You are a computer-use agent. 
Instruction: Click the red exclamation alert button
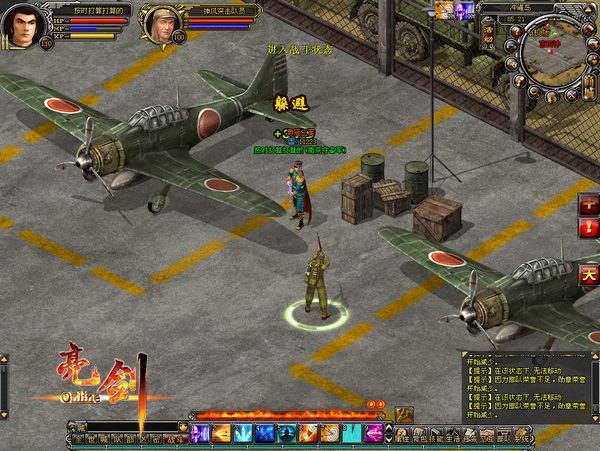tap(589, 227)
